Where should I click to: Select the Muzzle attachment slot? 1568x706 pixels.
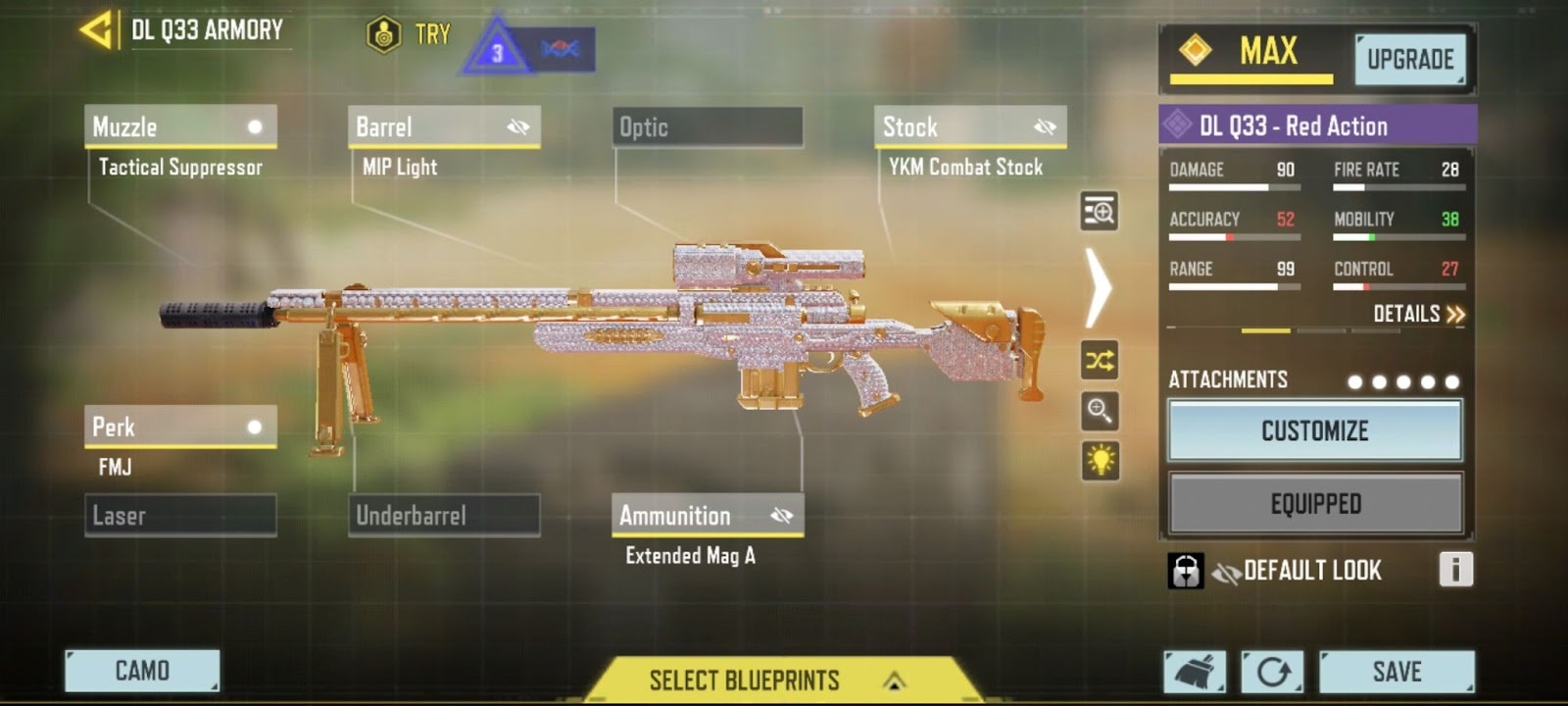click(x=180, y=127)
